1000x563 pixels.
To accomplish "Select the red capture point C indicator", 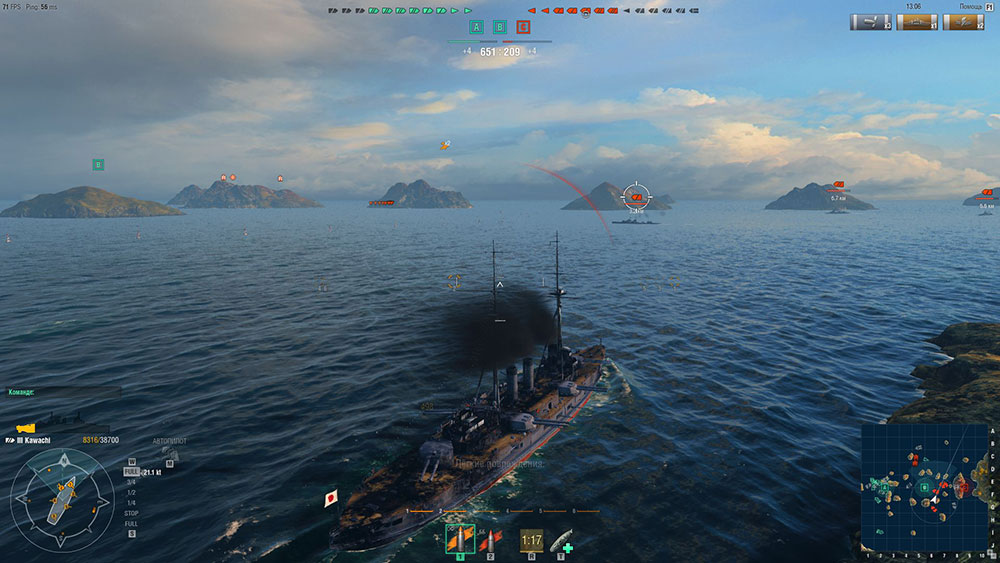I will tap(523, 27).
